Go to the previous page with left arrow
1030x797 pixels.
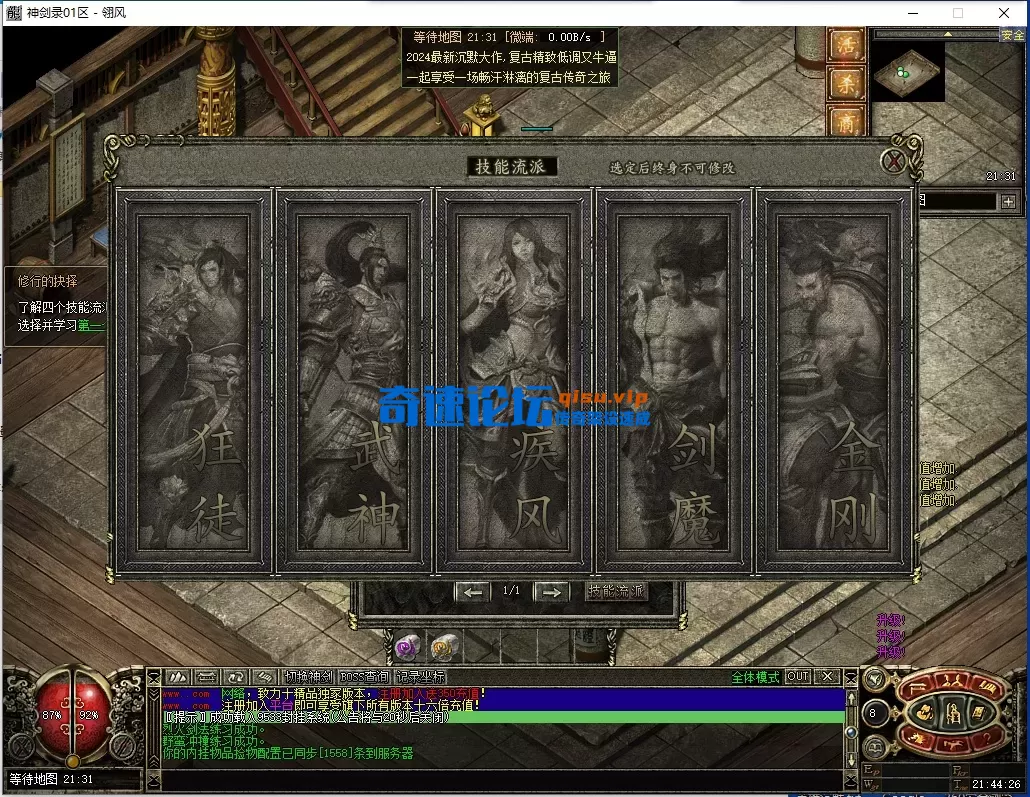(472, 592)
